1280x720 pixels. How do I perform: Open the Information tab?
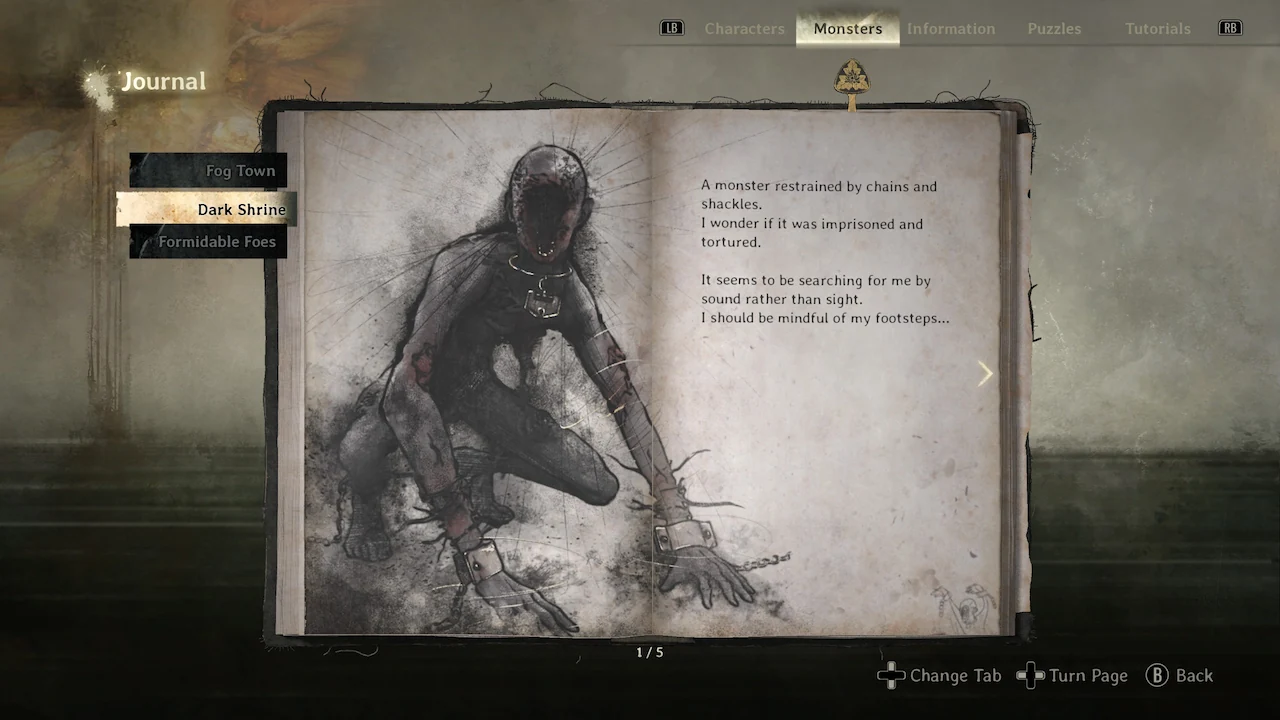(x=950, y=29)
